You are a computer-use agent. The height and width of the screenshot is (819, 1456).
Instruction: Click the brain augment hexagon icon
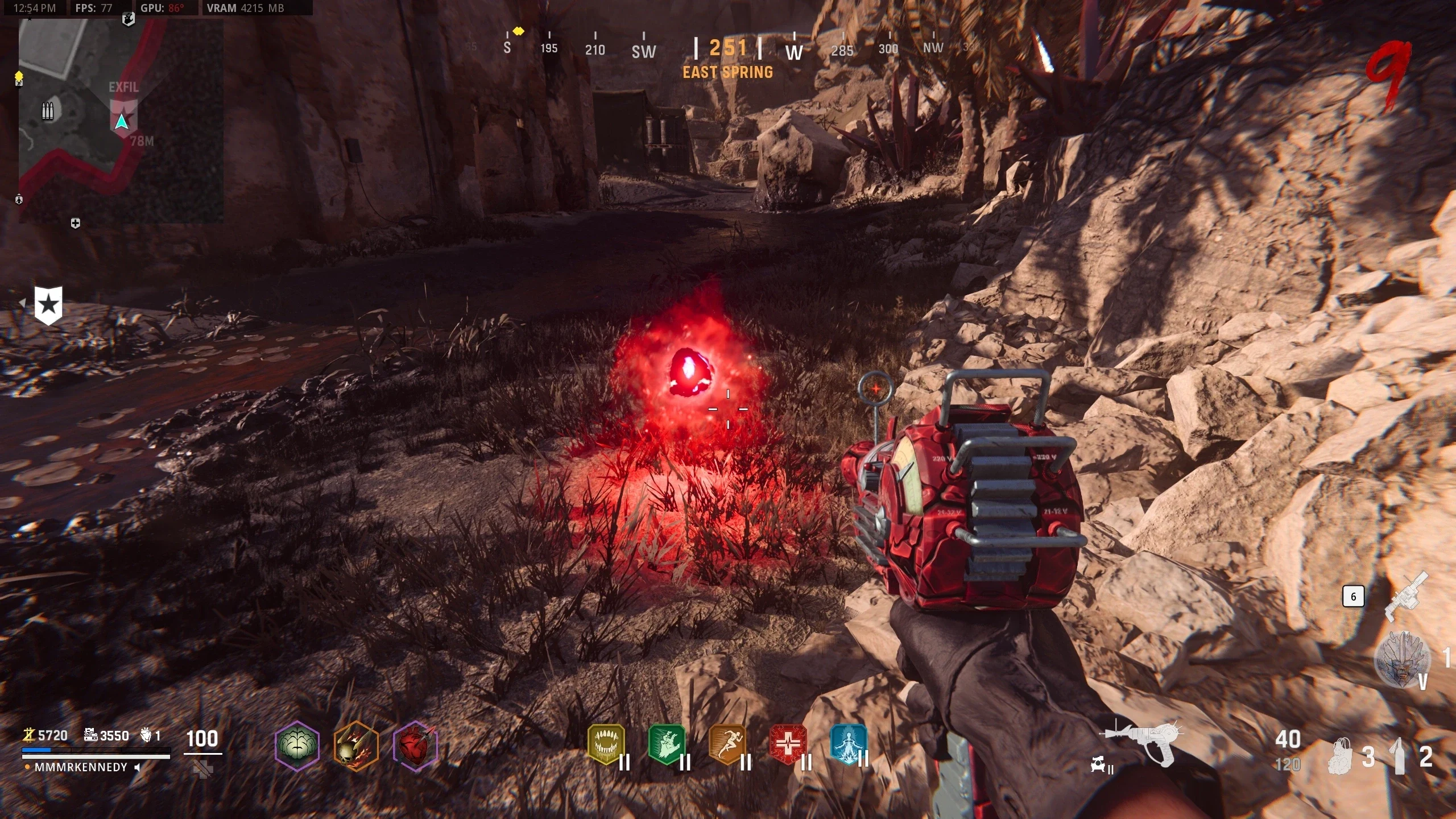point(297,745)
